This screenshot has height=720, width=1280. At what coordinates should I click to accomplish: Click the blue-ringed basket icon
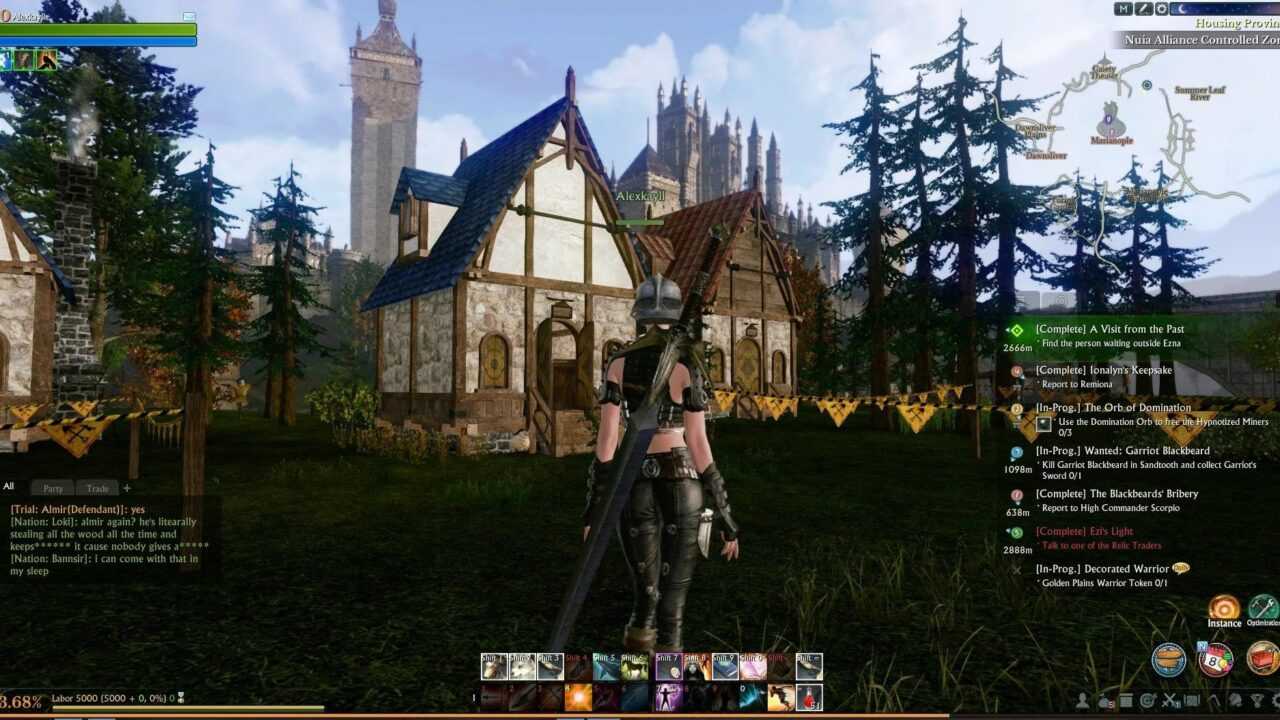(1169, 659)
